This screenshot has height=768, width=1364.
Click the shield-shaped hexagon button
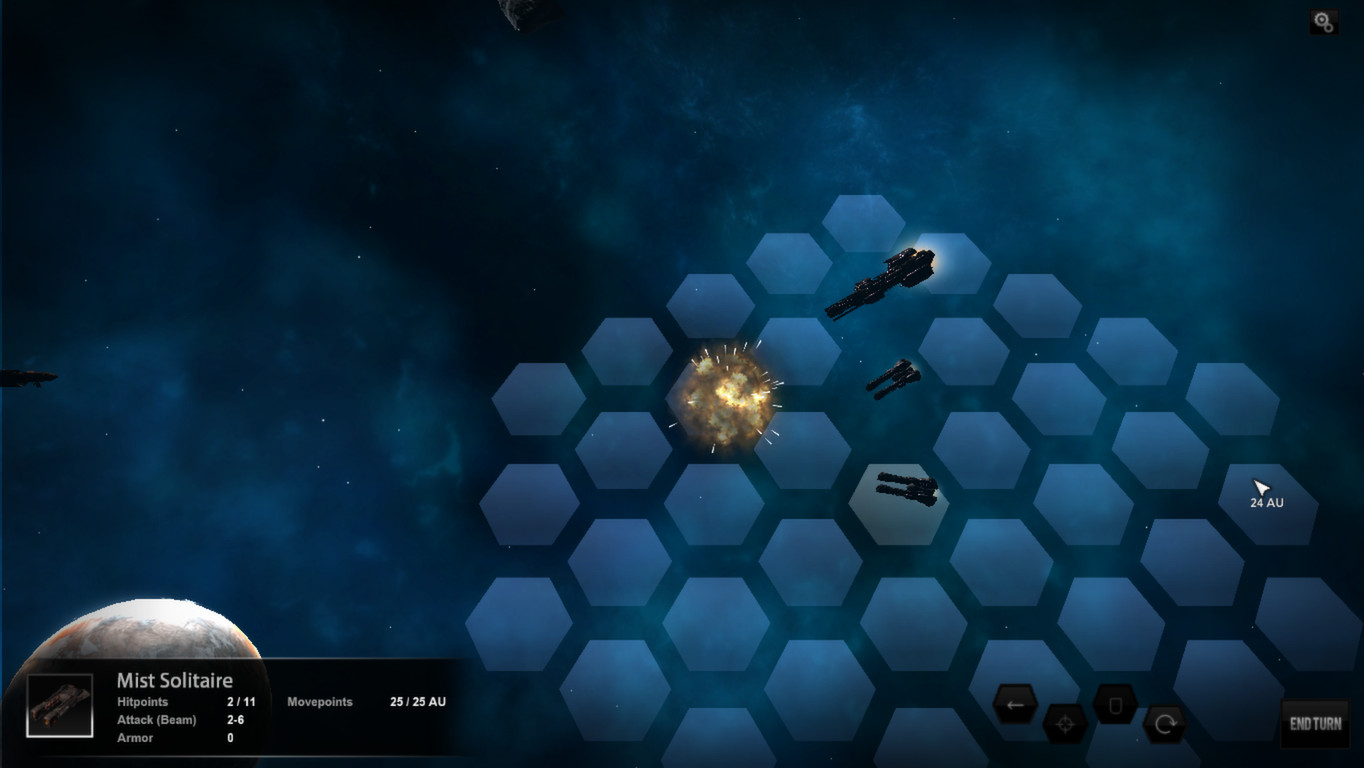point(1115,705)
